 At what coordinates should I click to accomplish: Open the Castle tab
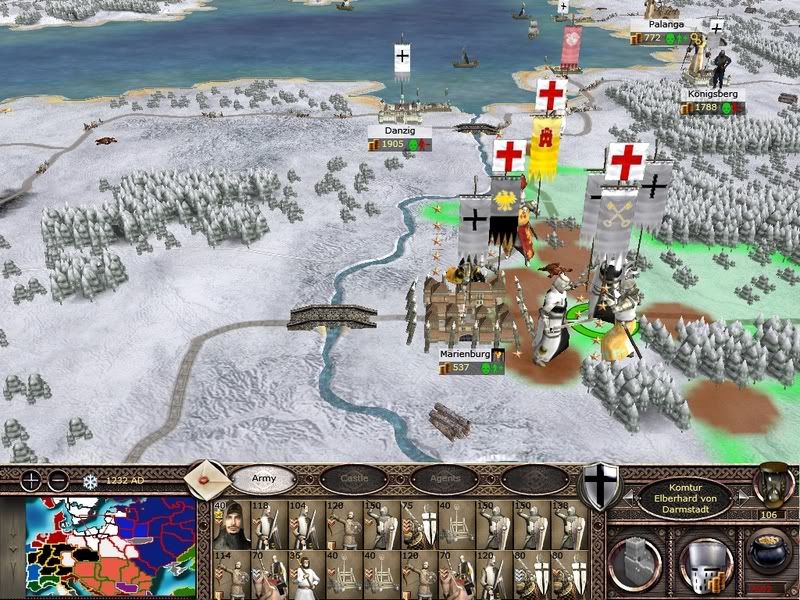[353, 479]
